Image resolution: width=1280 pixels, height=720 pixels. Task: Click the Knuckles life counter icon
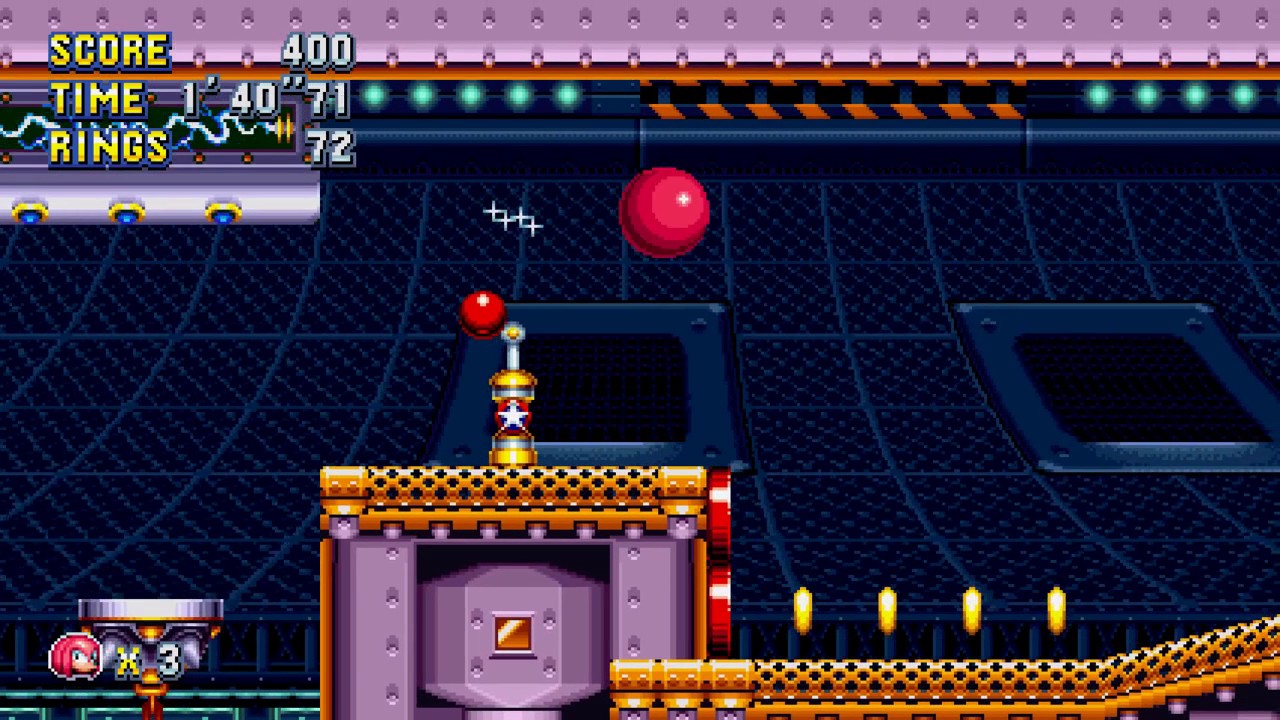(x=75, y=658)
